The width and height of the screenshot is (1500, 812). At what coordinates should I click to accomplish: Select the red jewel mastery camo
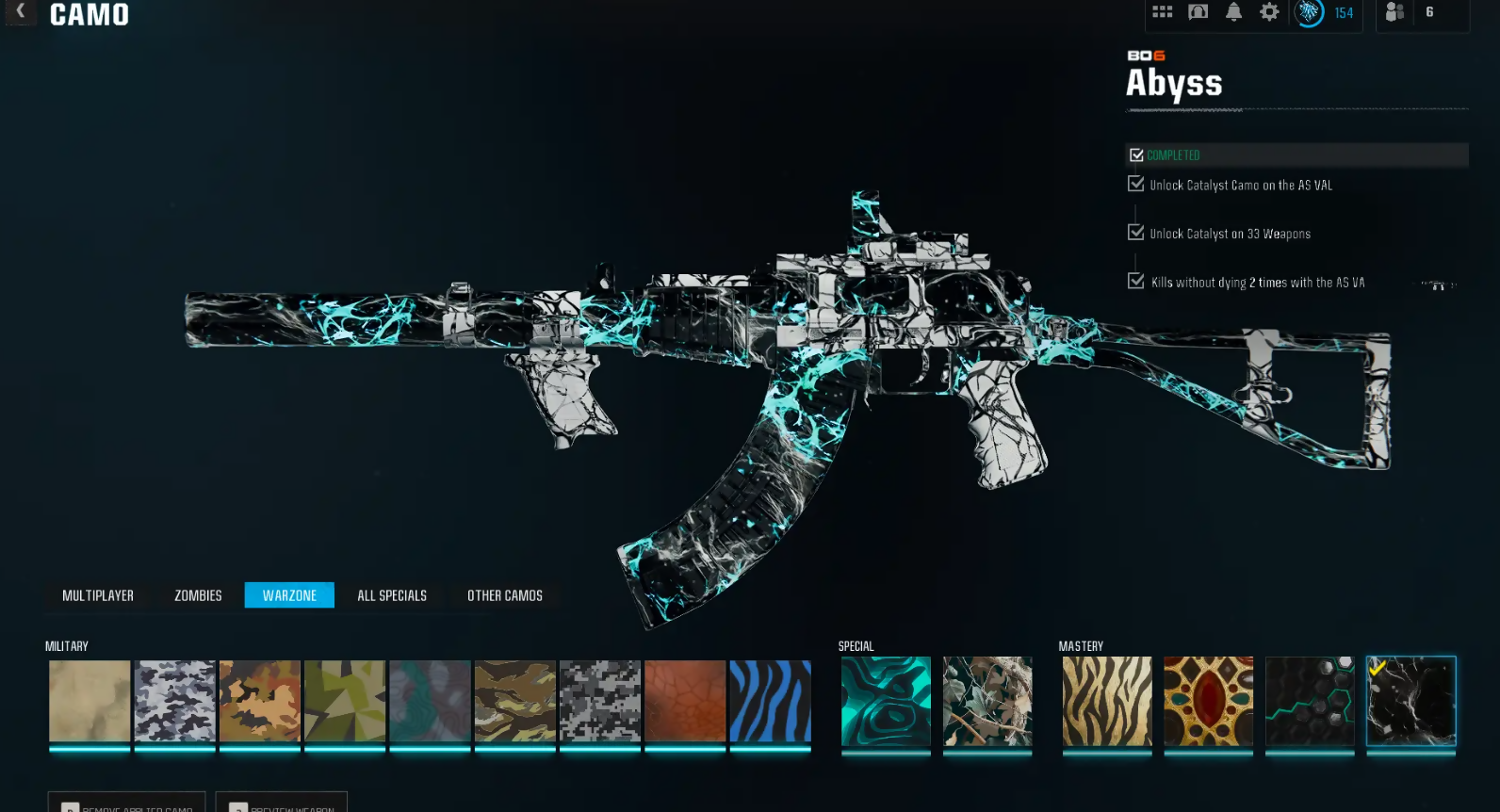[x=1209, y=701]
